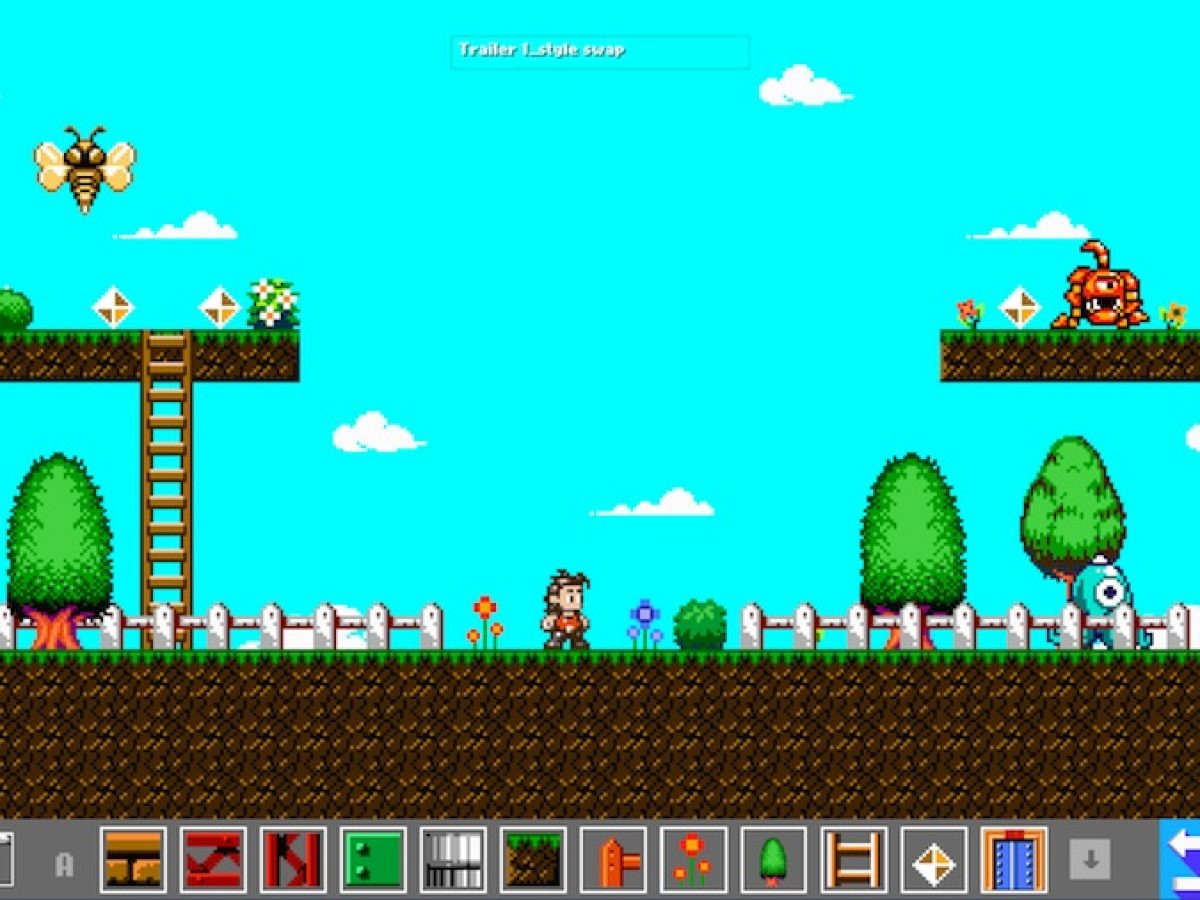Choose the gray striped metal tile
The image size is (1200, 900).
tap(453, 860)
